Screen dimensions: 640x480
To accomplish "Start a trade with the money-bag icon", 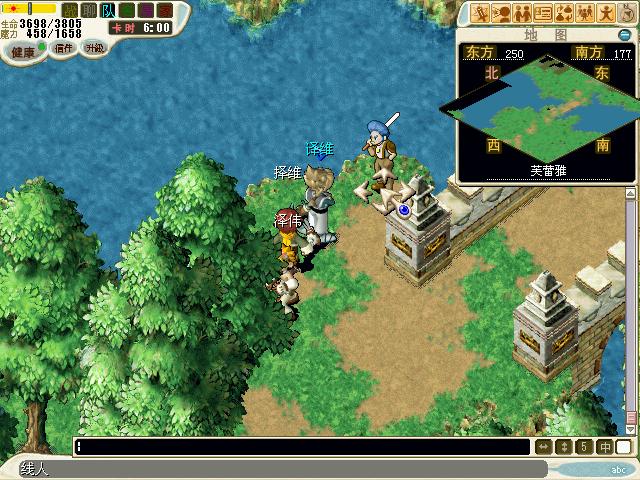I will 565,13.
